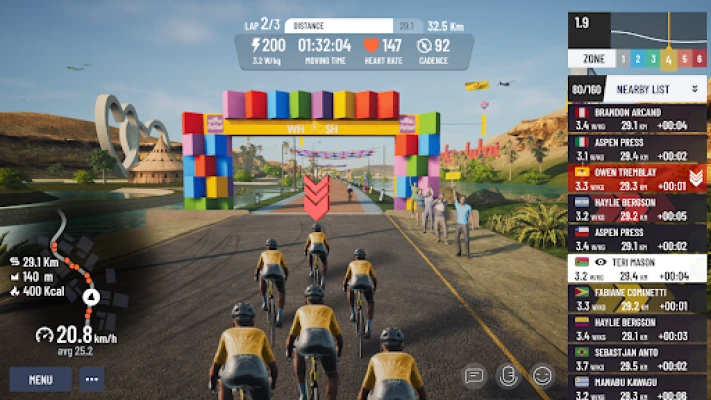Click the three-dots more options button
Viewport: 711px width, 400px height.
point(92,379)
